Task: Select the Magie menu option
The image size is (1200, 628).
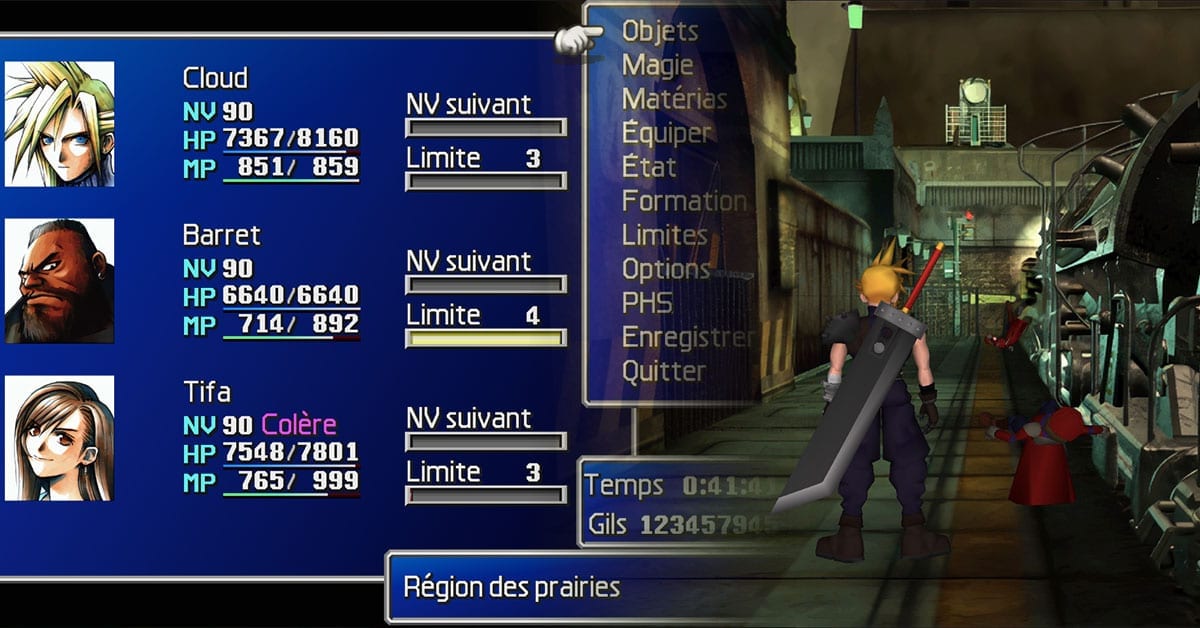Action: 657,65
